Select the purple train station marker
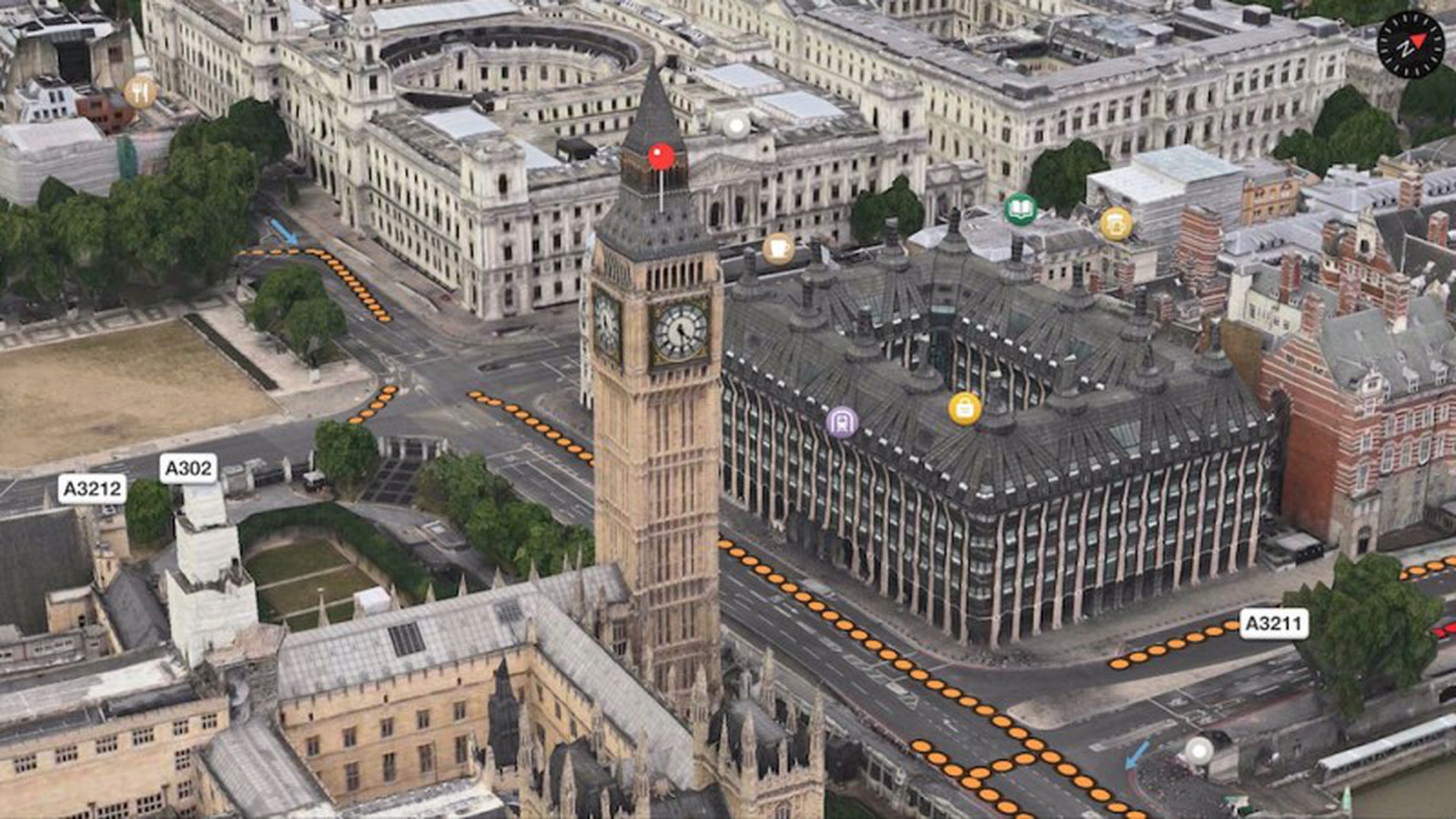This screenshot has width=1456, height=819. coord(844,423)
